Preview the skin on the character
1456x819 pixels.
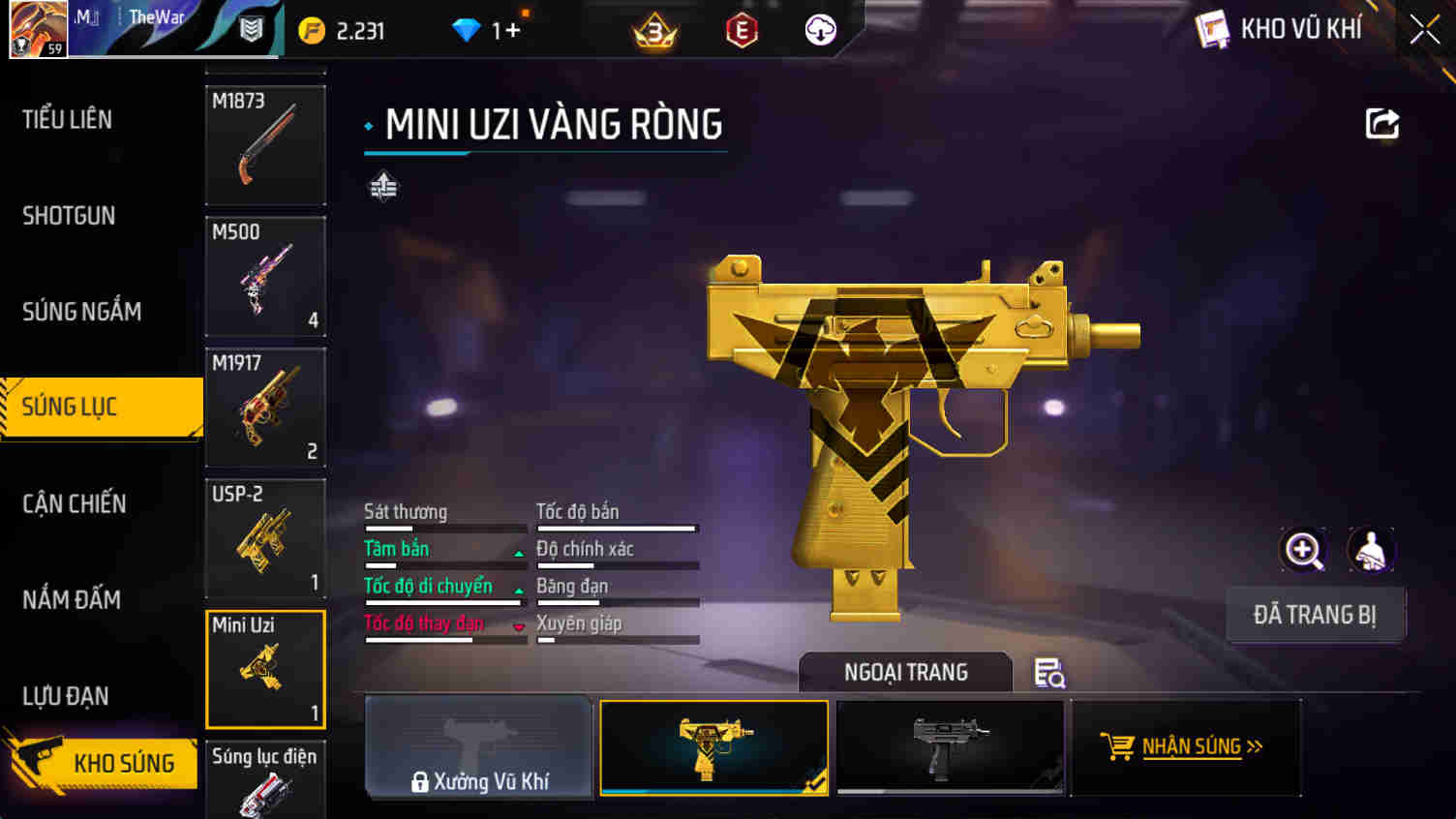point(1371,551)
